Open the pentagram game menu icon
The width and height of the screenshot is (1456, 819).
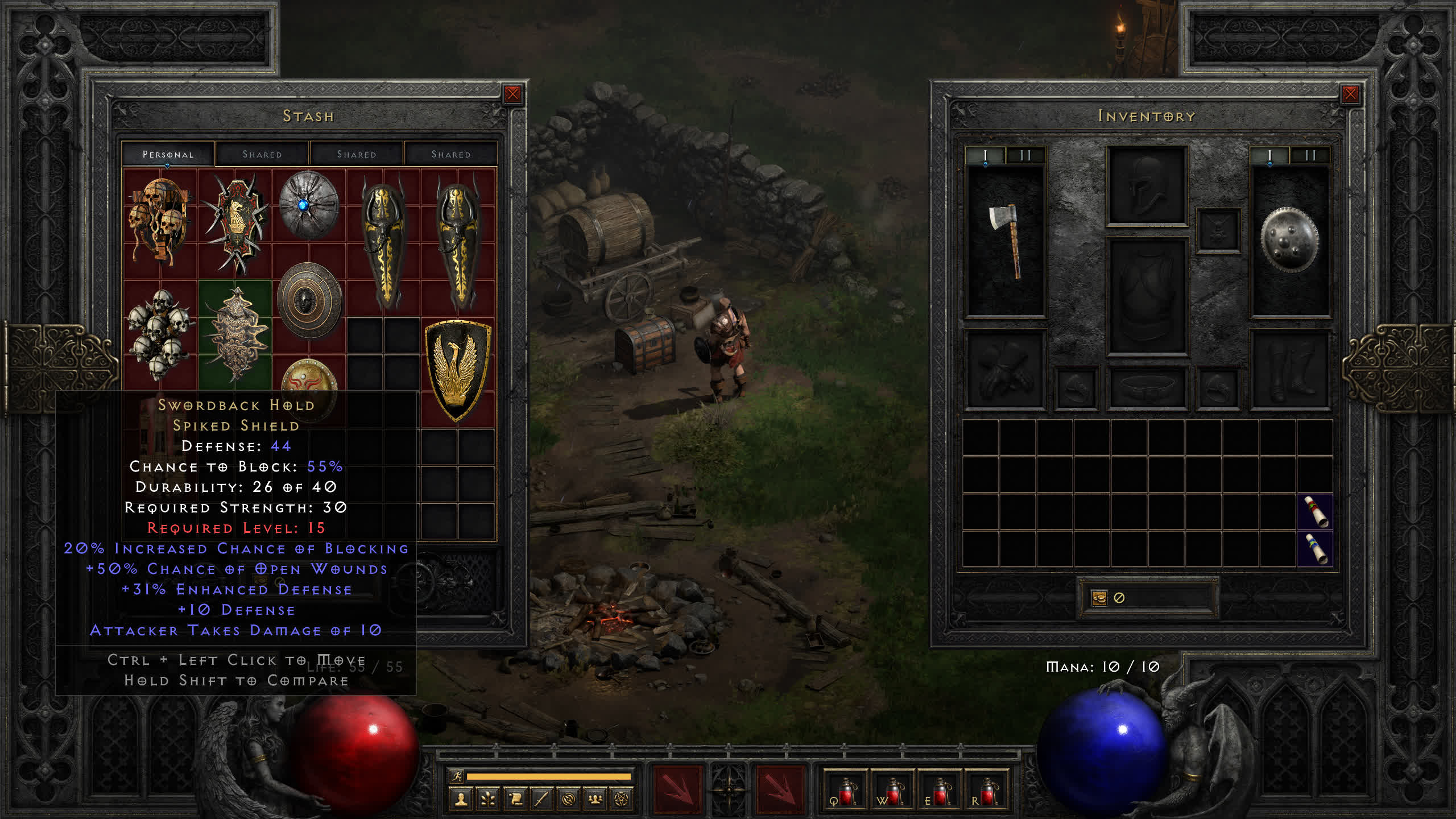pyautogui.click(x=622, y=800)
